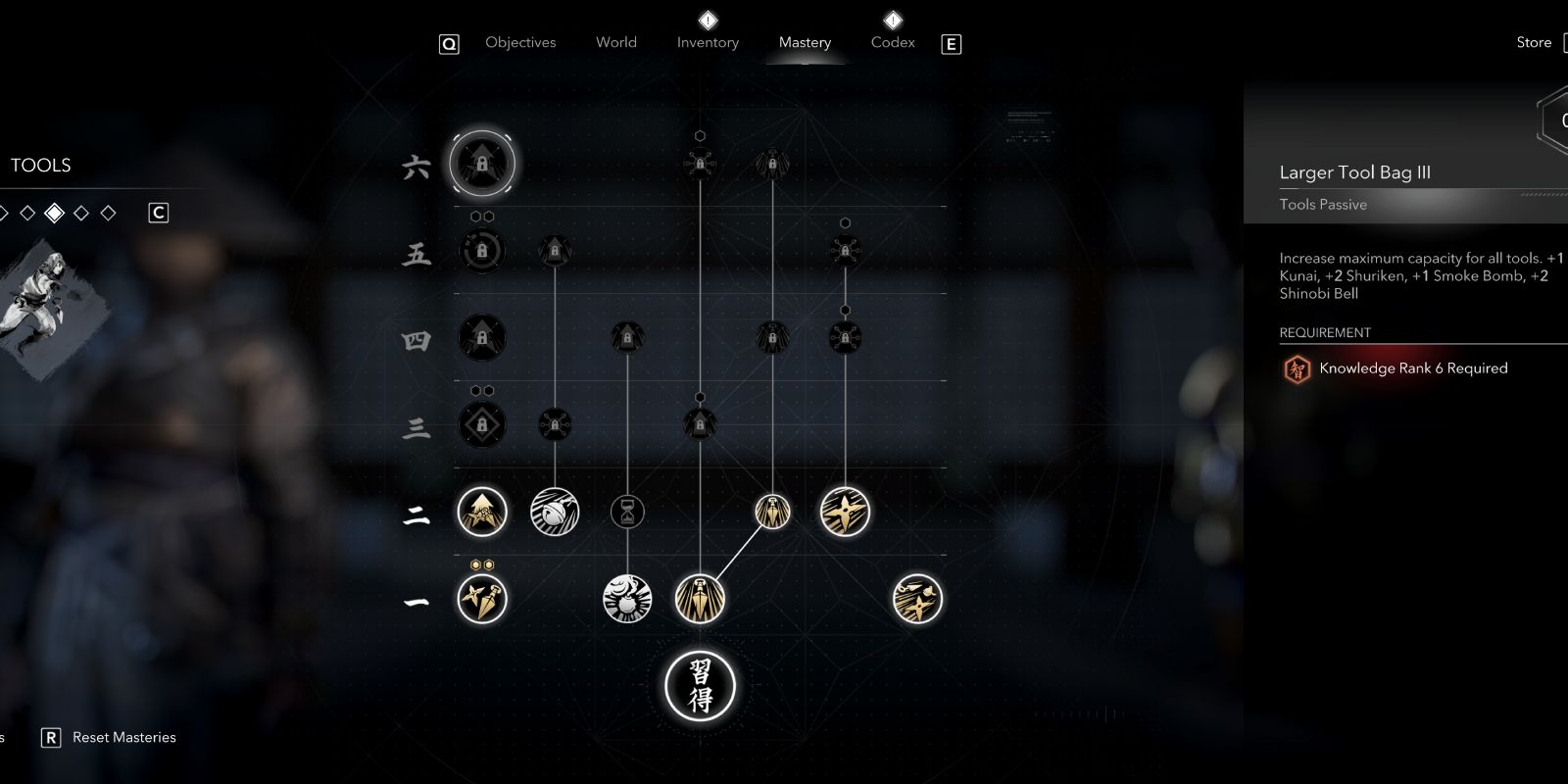Choose the gold shuriken skill node
The height and width of the screenshot is (784, 1568).
click(x=845, y=512)
